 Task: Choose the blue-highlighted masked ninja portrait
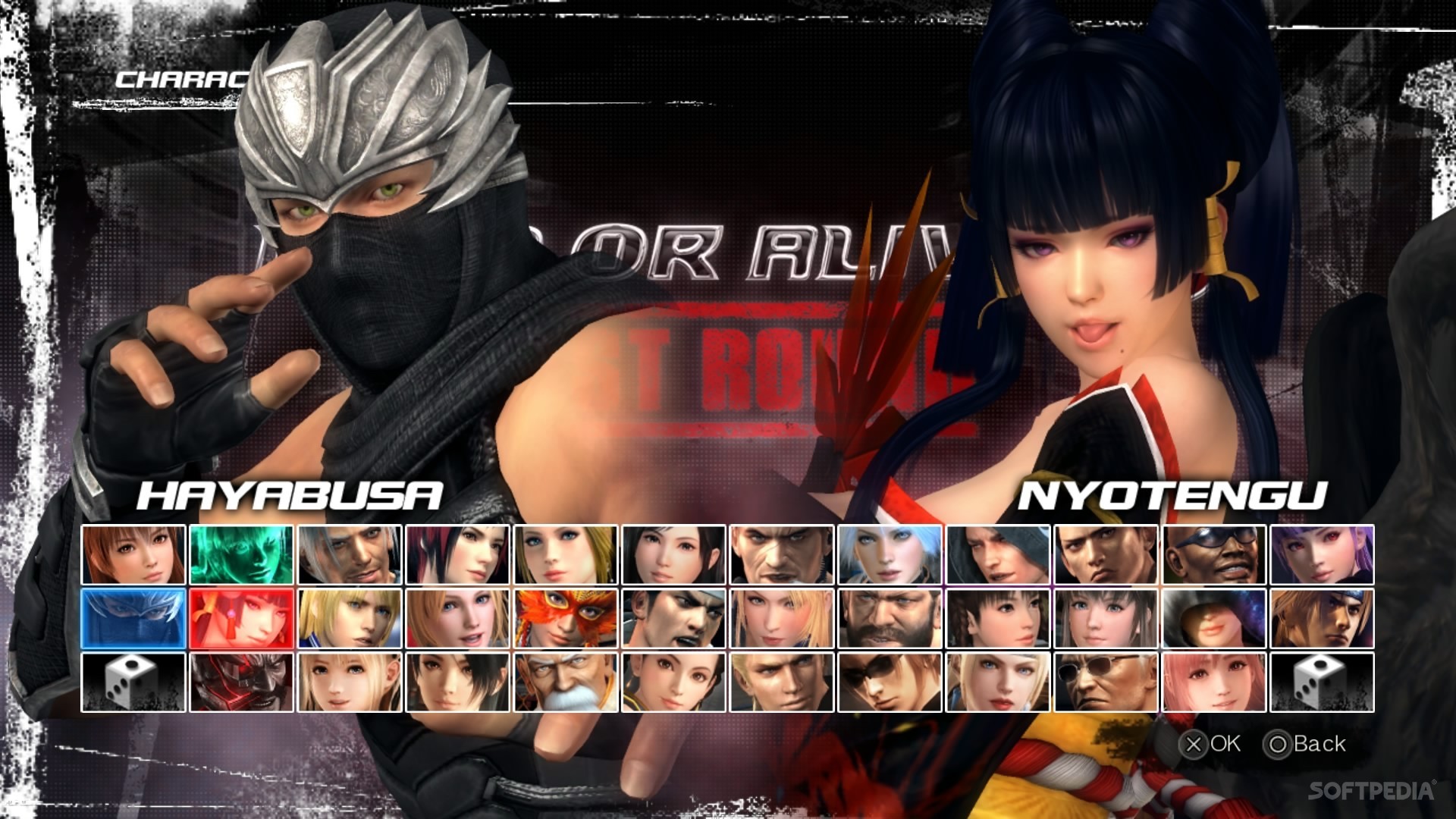[x=133, y=618]
